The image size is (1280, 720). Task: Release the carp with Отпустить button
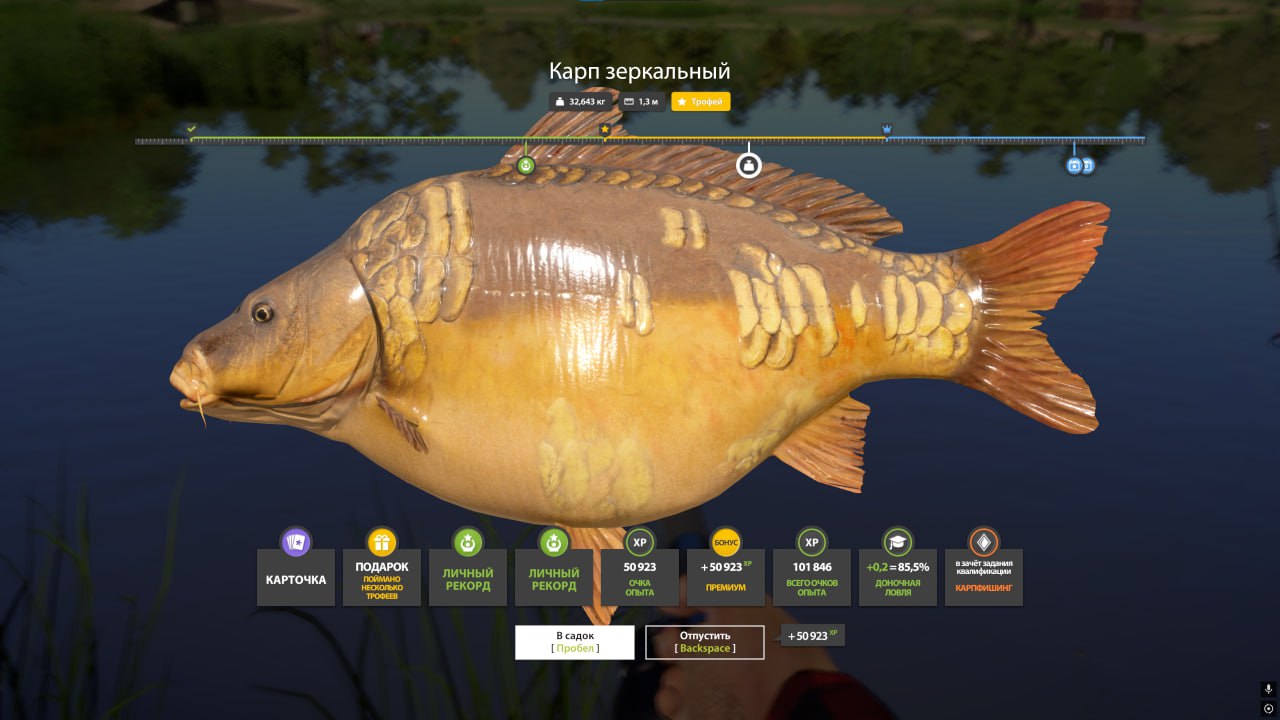pyautogui.click(x=705, y=642)
